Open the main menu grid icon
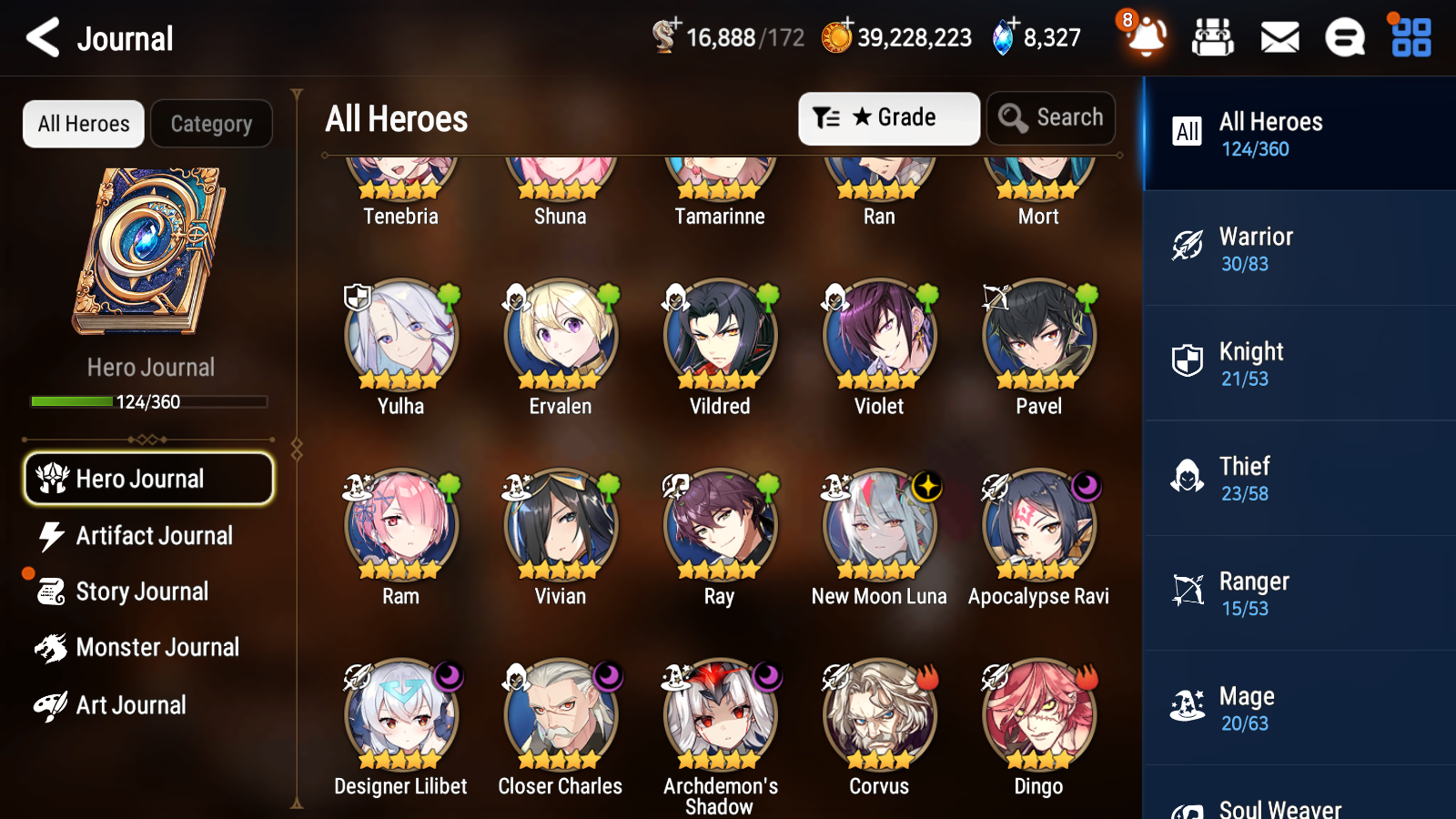This screenshot has height=819, width=1456. [x=1409, y=38]
